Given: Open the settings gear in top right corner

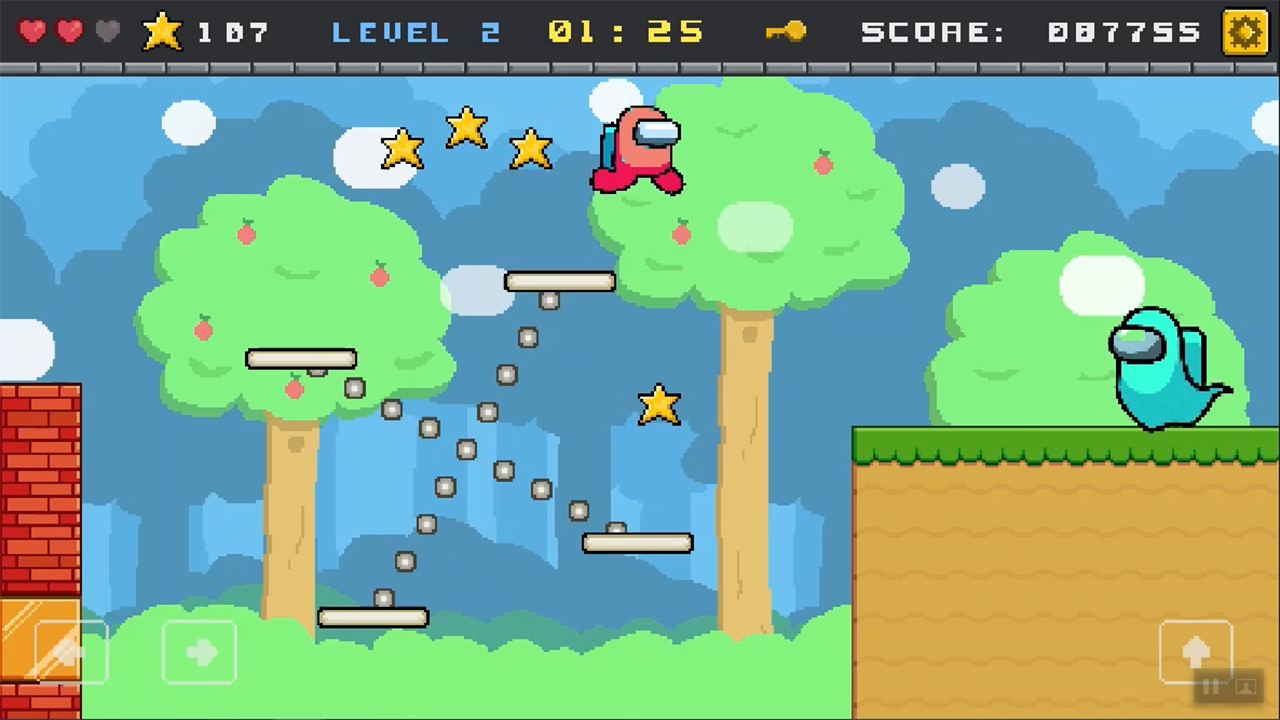Looking at the screenshot, I should [1245, 31].
